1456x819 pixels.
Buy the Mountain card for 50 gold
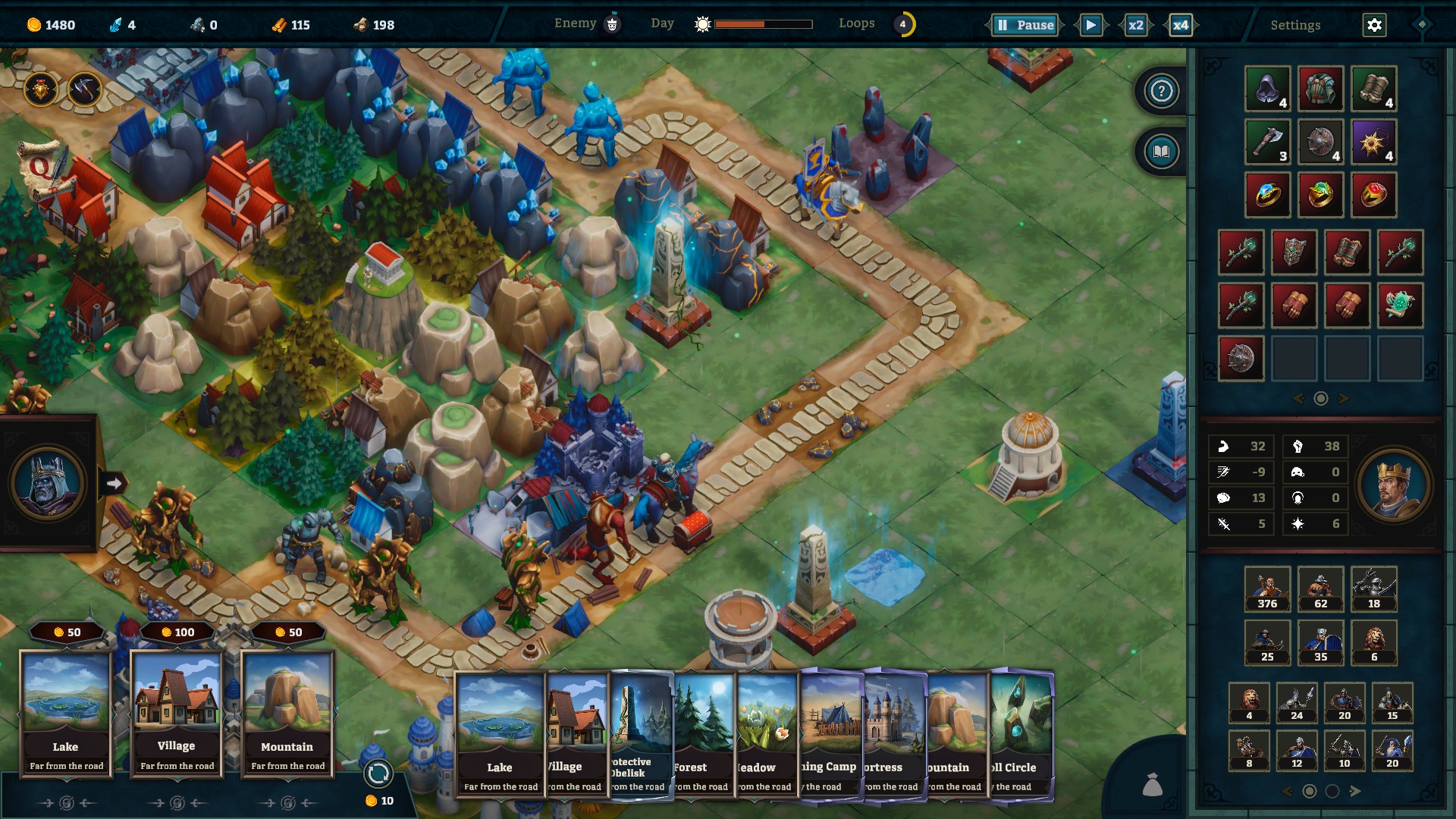(287, 713)
